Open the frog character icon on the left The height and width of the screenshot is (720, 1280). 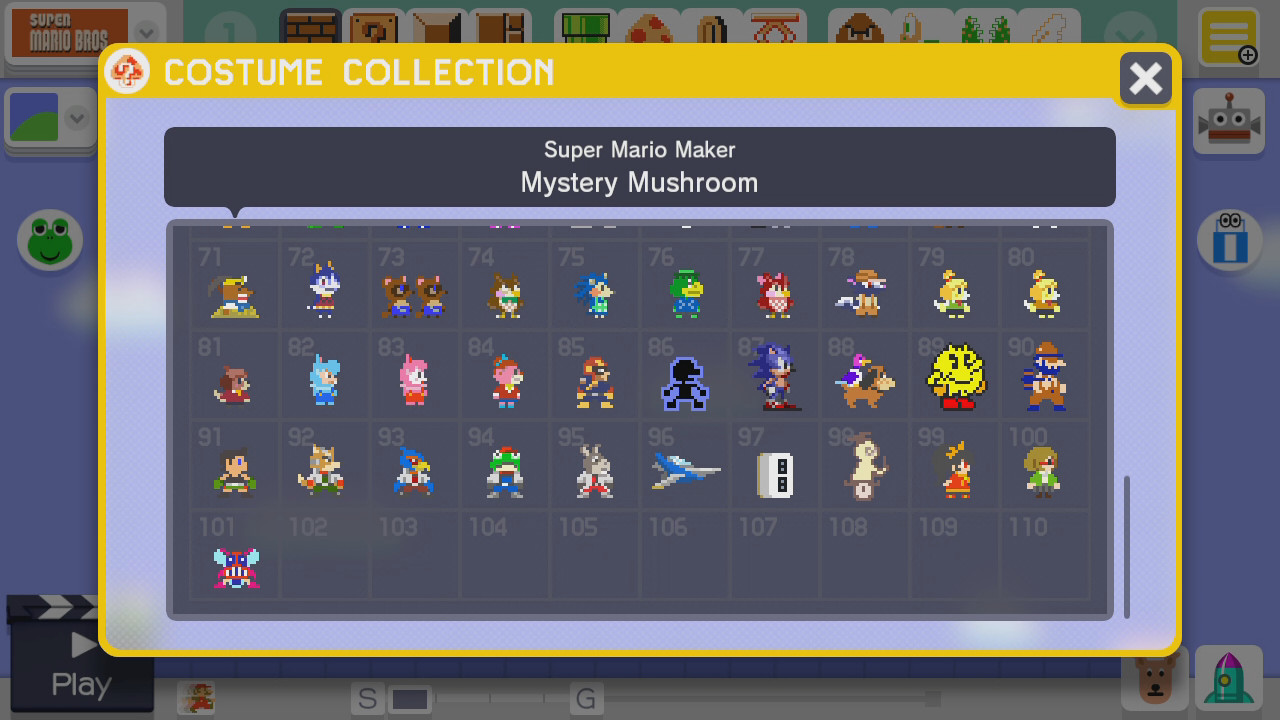(x=50, y=241)
